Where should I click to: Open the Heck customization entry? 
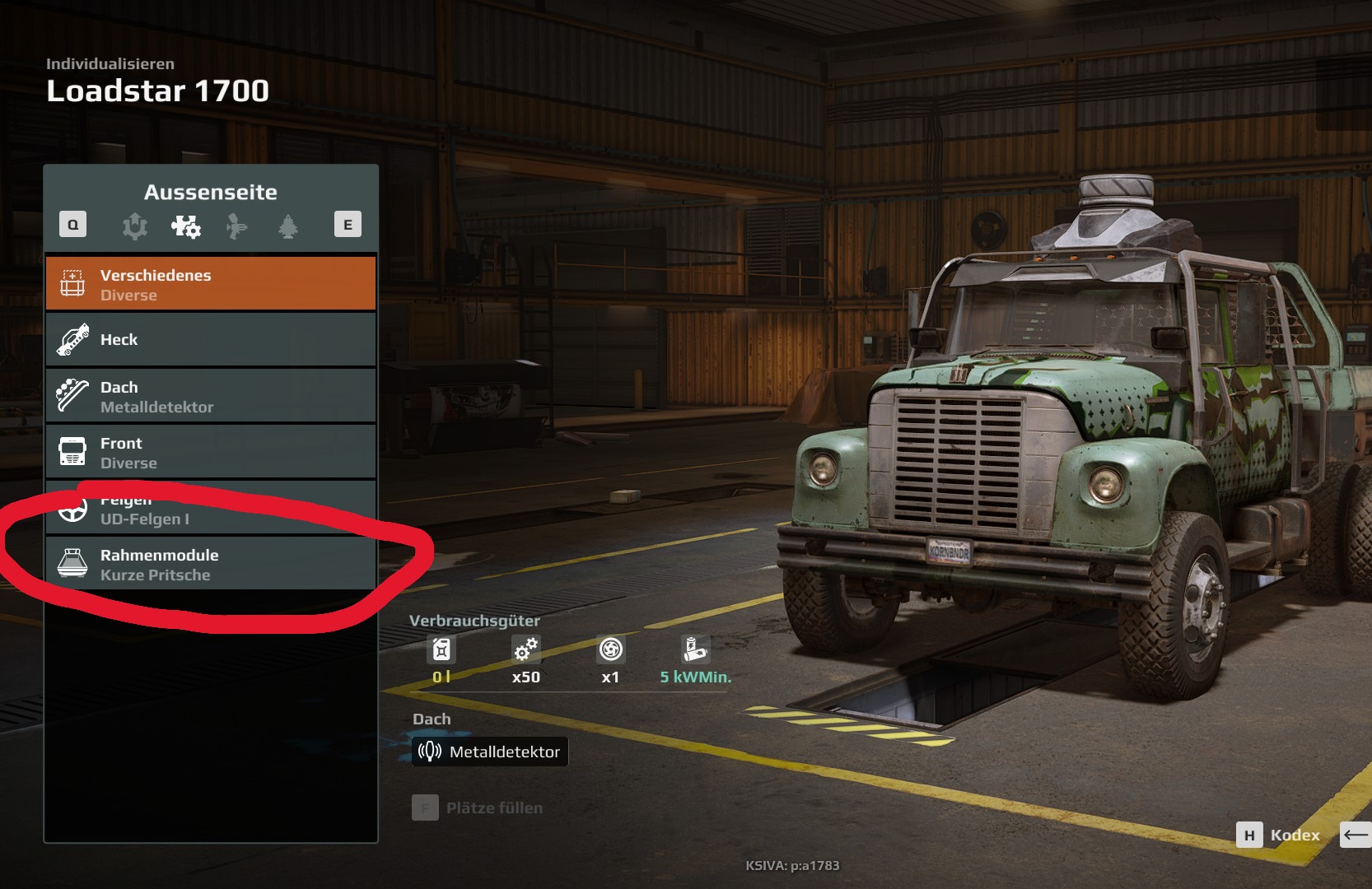[x=211, y=340]
